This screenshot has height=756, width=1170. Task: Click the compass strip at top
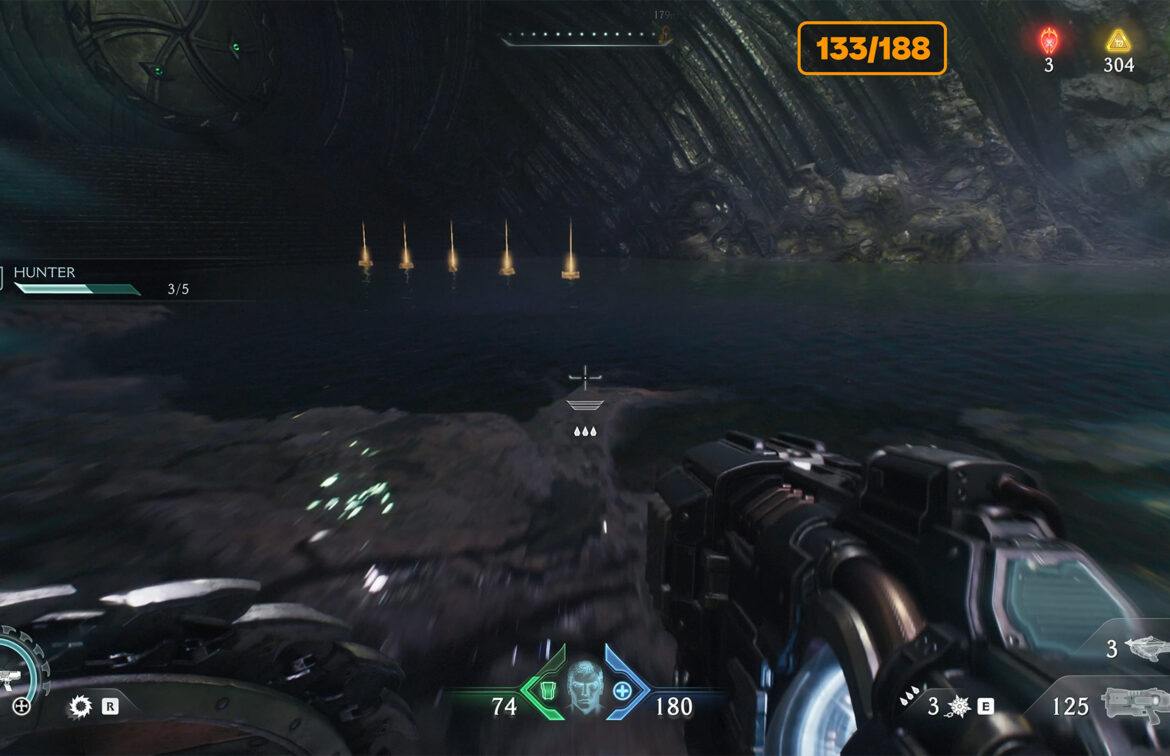click(x=585, y=38)
